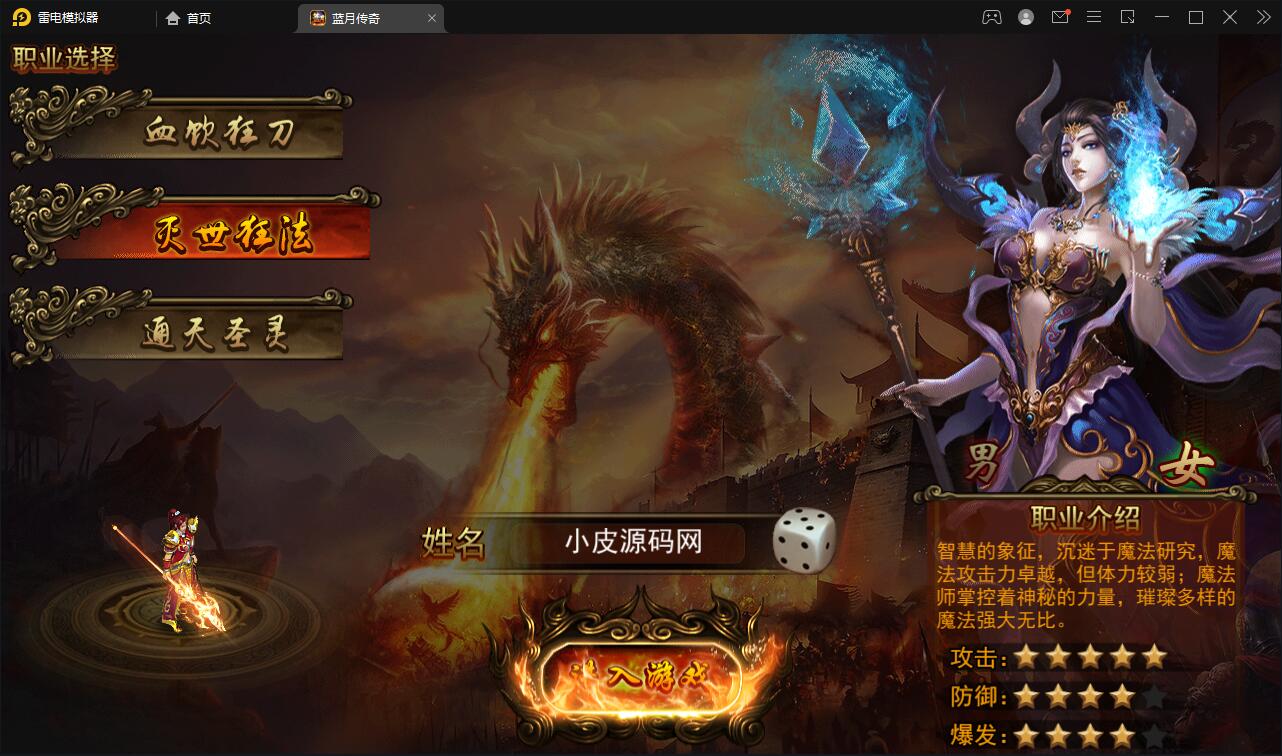The image size is (1282, 756).
Task: Click the shrink-window icon in titlebar
Action: [1128, 17]
